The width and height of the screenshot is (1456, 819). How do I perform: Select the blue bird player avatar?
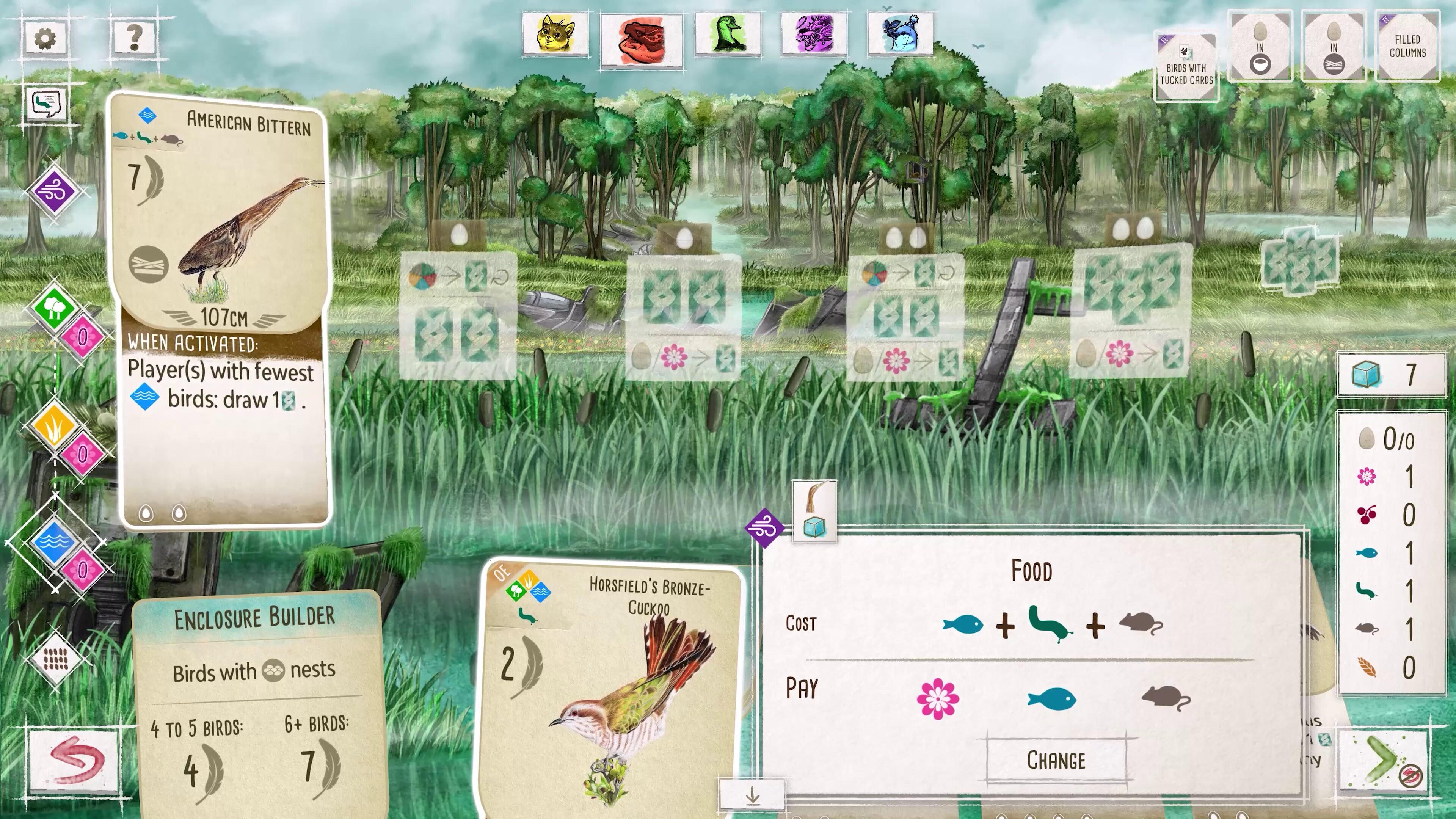(901, 35)
